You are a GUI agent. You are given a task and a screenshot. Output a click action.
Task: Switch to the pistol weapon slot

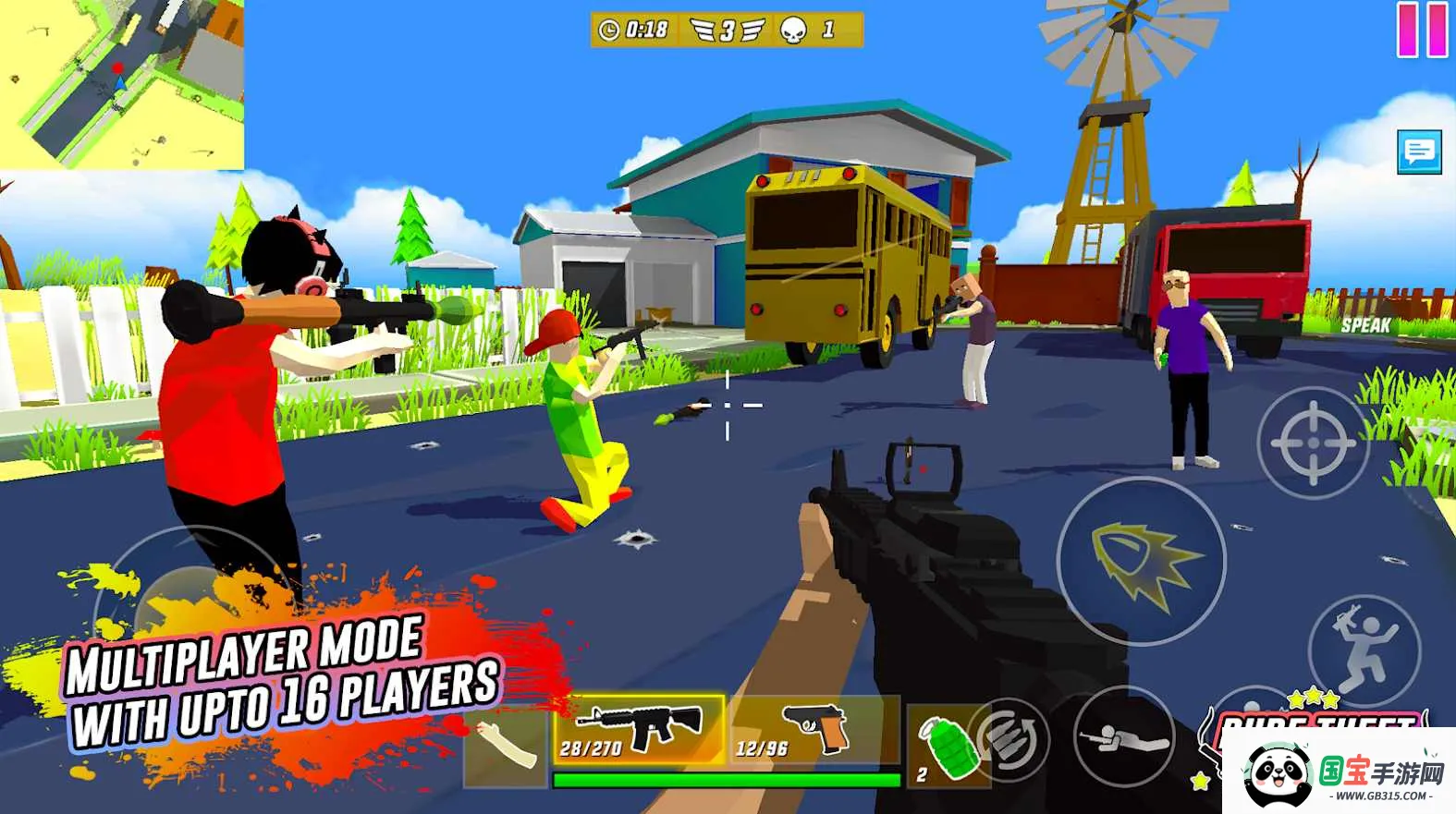(x=814, y=730)
